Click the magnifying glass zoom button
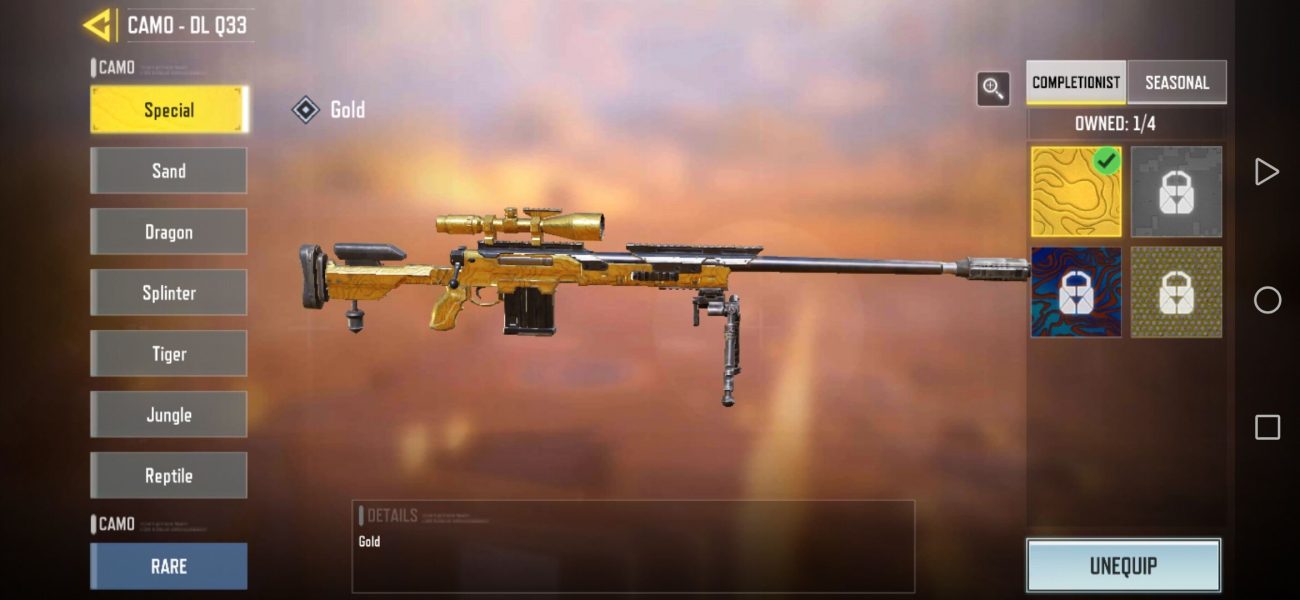1300x600 pixels. (993, 89)
